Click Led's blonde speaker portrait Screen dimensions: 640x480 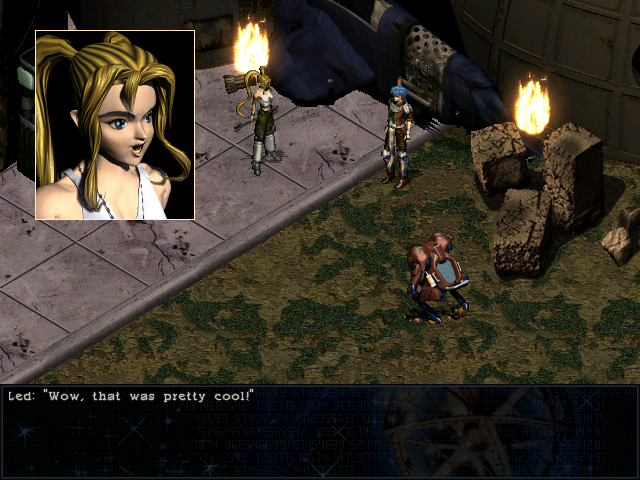point(115,124)
